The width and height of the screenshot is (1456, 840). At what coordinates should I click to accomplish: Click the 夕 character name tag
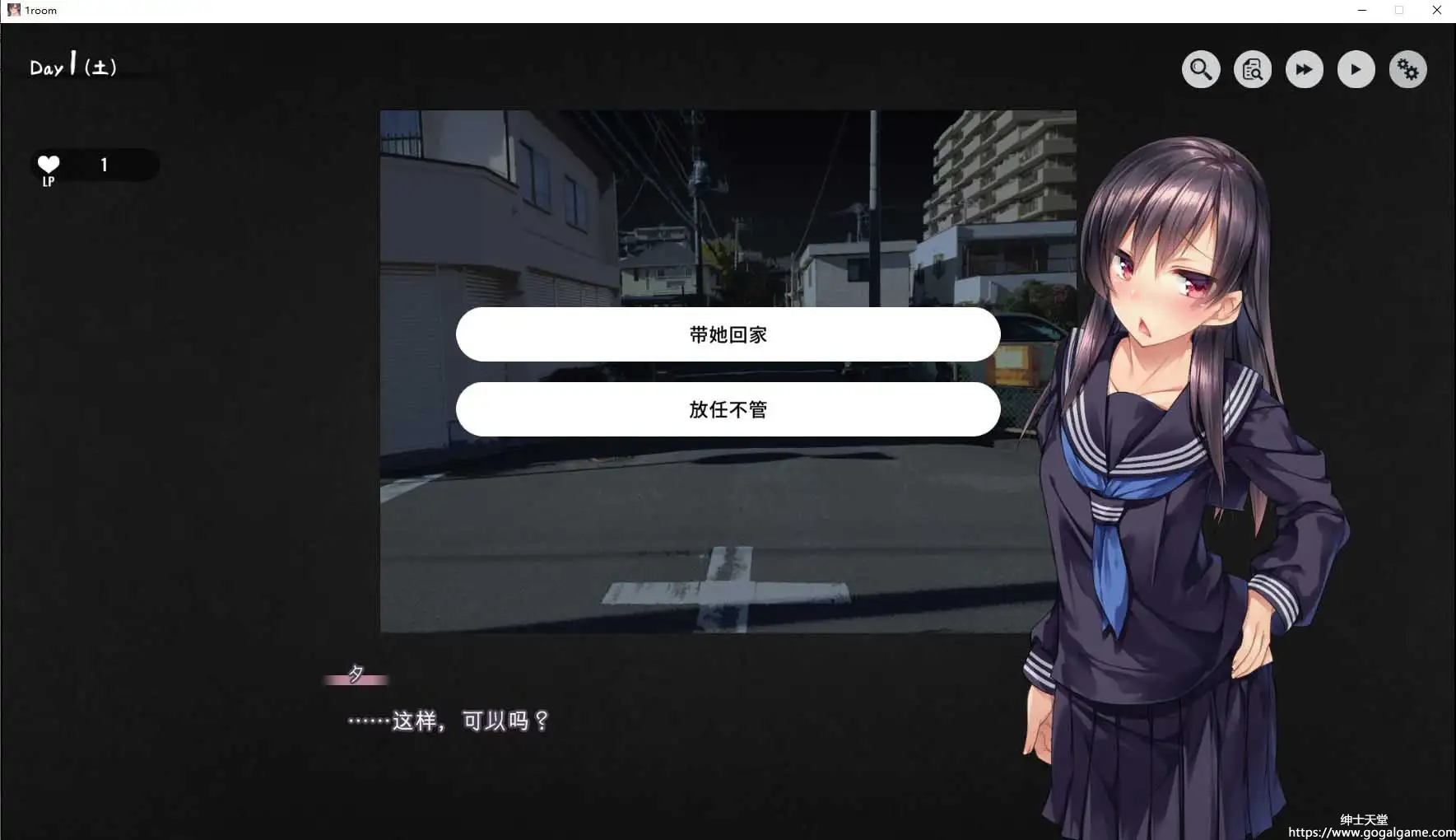pyautogui.click(x=356, y=675)
